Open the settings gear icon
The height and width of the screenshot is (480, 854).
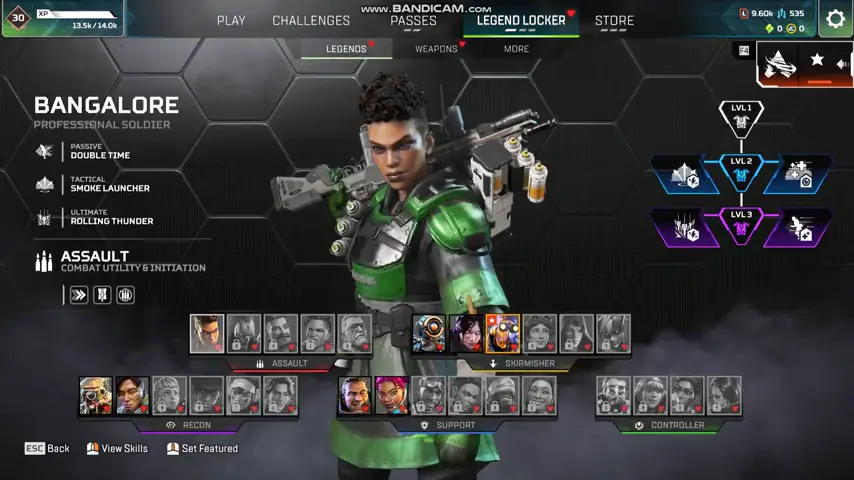[835, 19]
